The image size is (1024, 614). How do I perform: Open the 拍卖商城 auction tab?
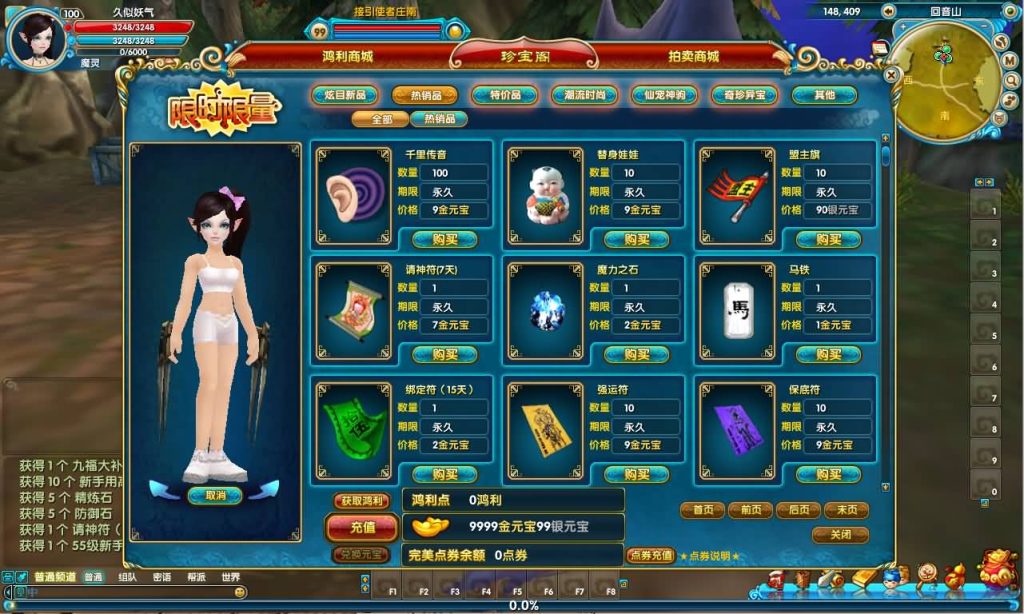click(693, 57)
